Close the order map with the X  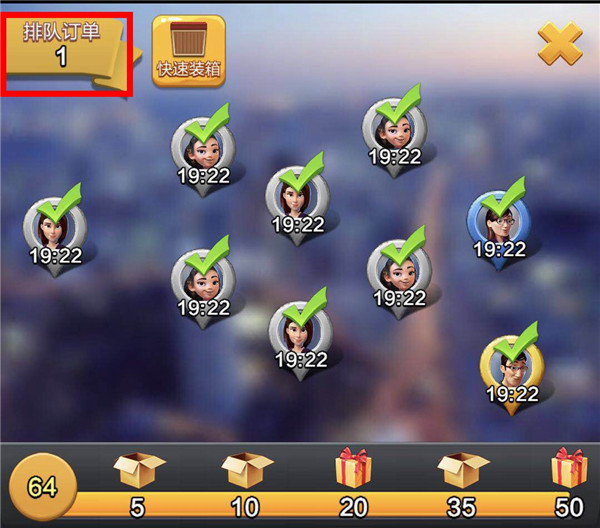pos(559,43)
